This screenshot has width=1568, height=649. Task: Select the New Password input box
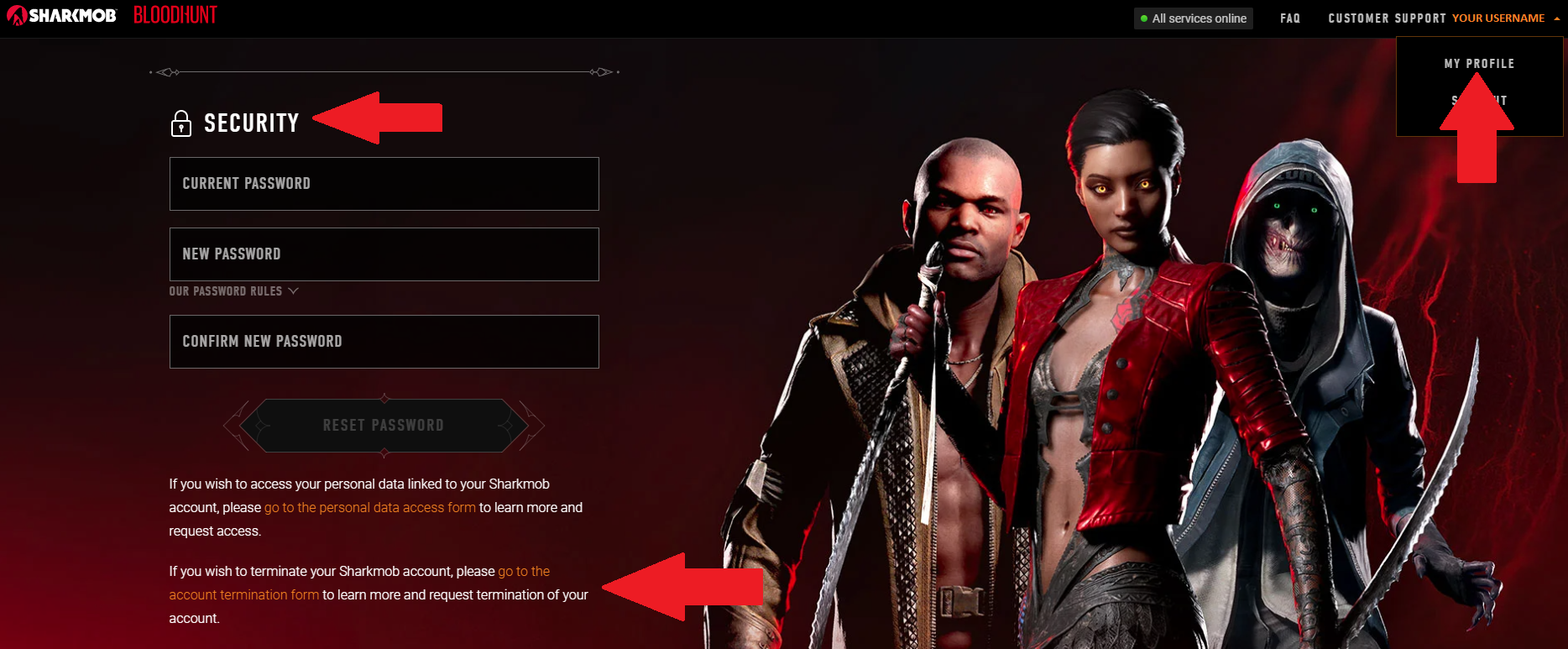coord(384,254)
